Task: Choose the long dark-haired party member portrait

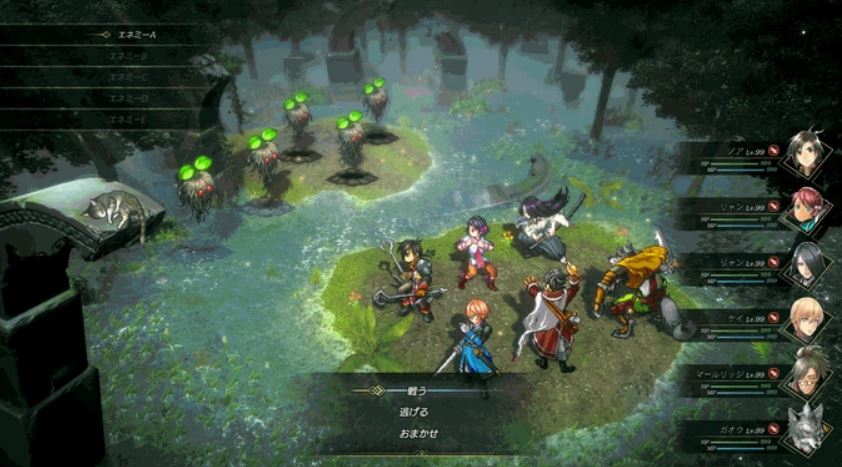Action: pyautogui.click(x=807, y=263)
